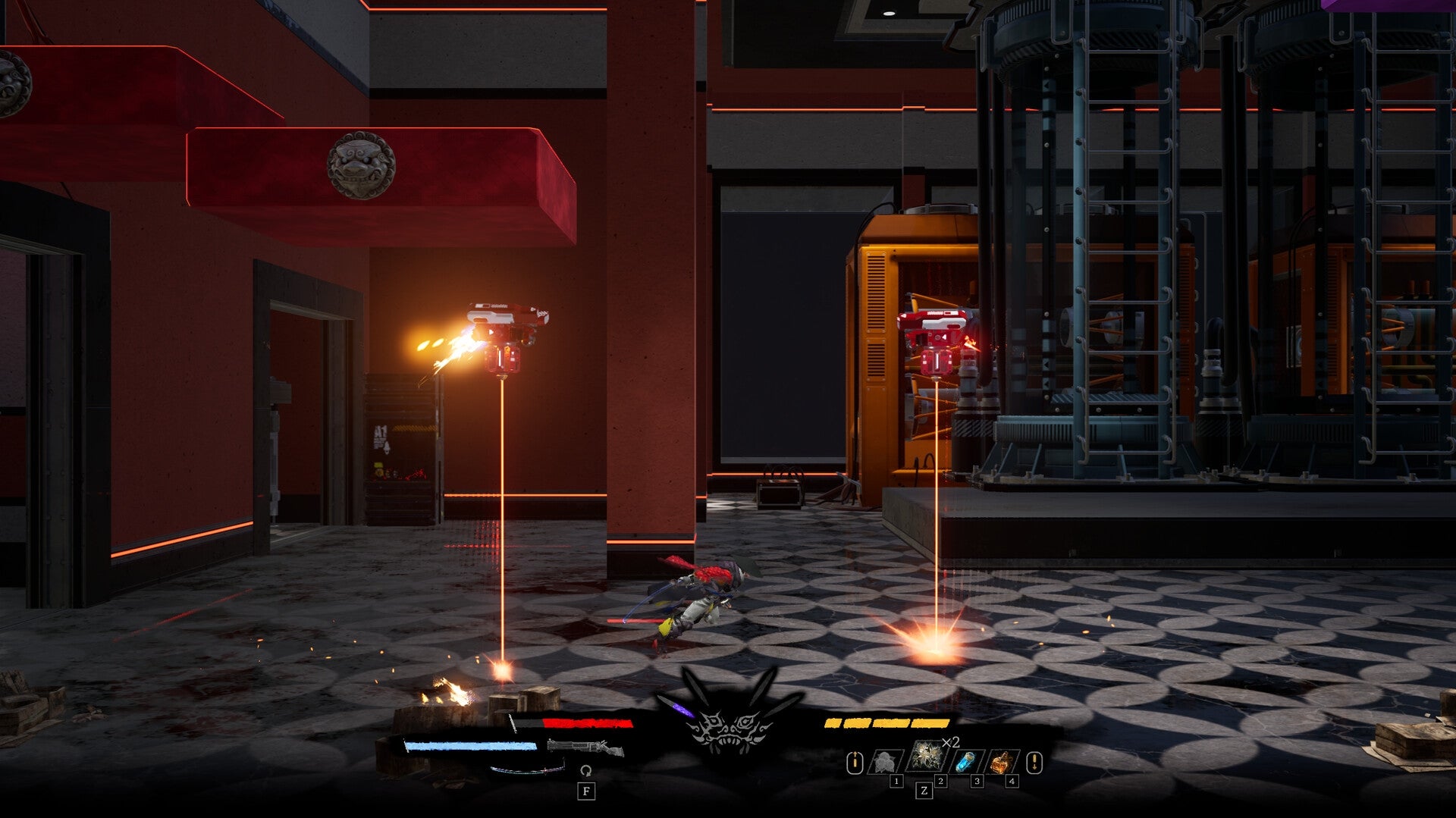Select the grey flower item in slot 1

pos(885,762)
